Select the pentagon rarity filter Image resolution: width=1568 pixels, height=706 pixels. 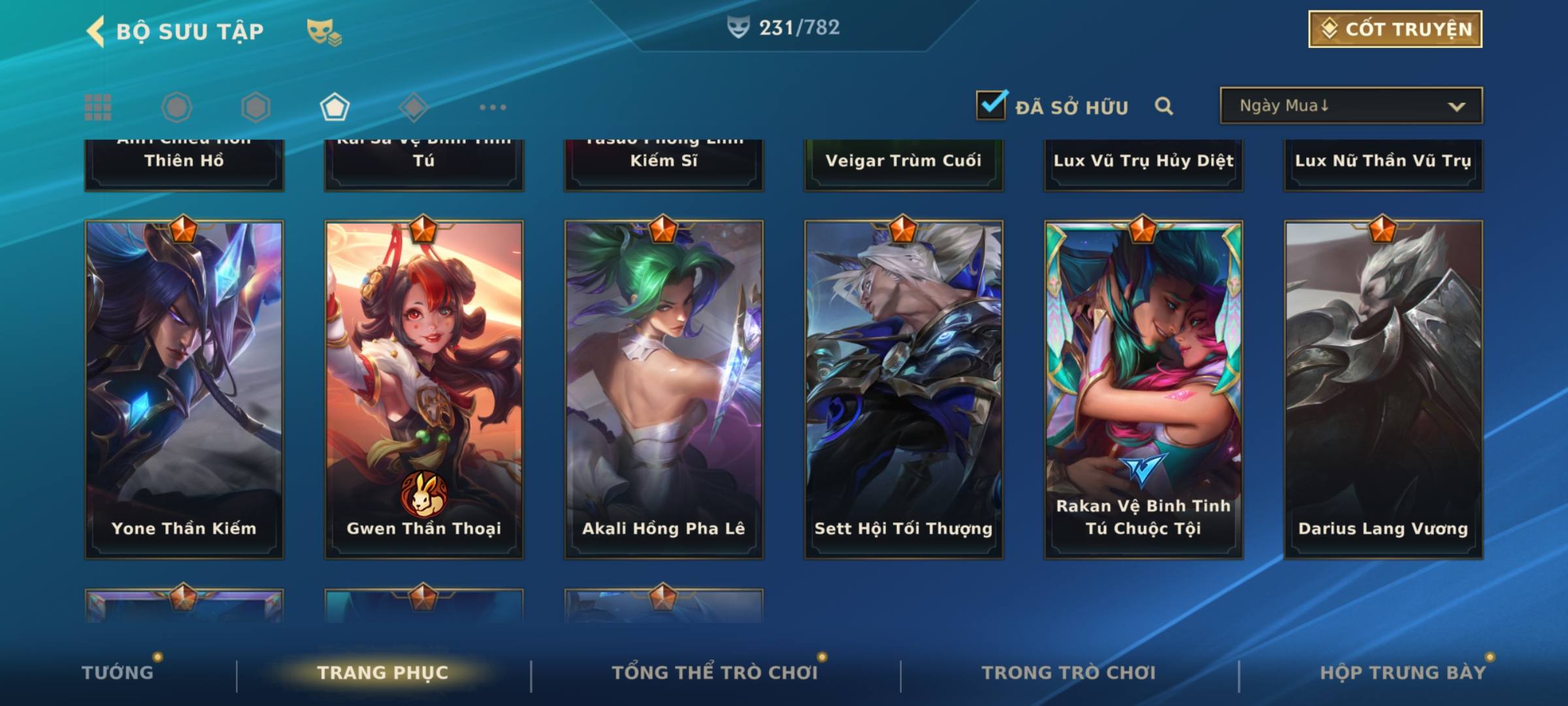pos(335,107)
